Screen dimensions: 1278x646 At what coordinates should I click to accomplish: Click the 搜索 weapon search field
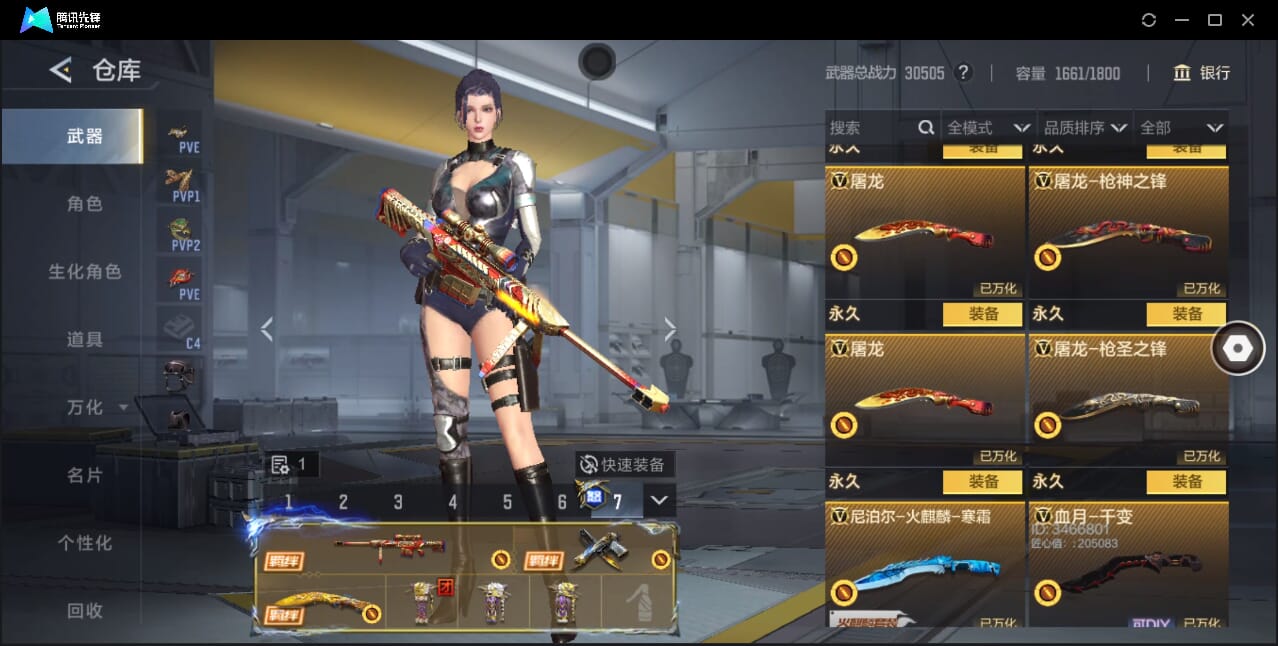click(870, 128)
